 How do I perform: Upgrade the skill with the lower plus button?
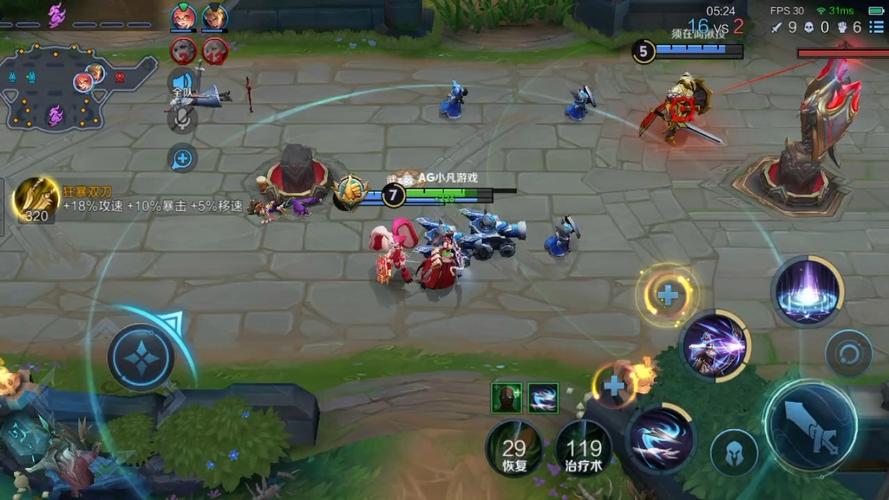(614, 385)
